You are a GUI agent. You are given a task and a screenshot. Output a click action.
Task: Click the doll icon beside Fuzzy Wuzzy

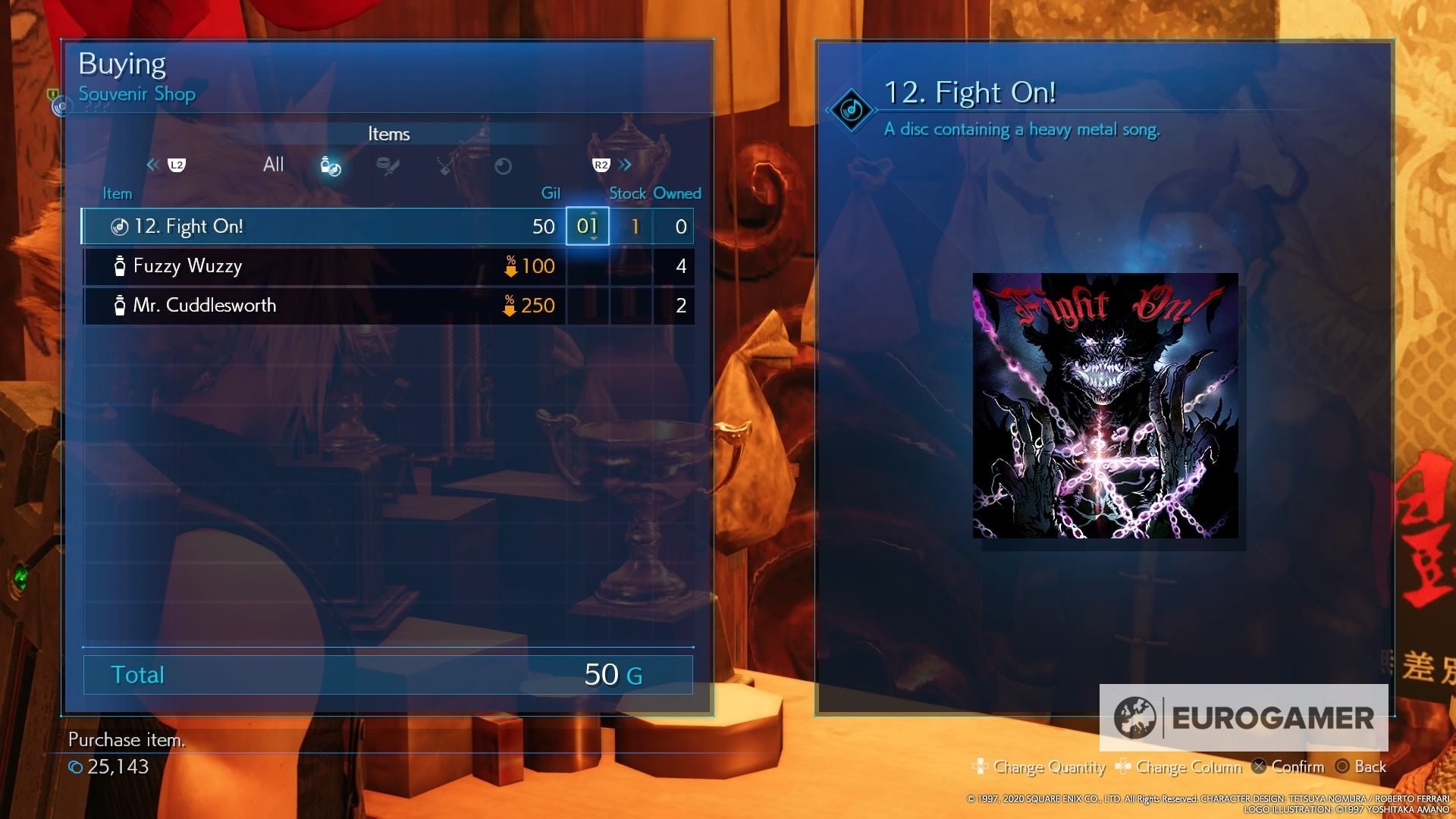(119, 265)
